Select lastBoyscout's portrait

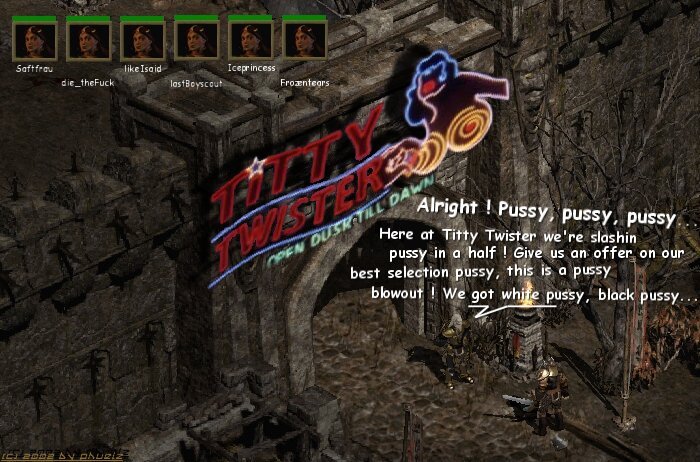click(196, 40)
